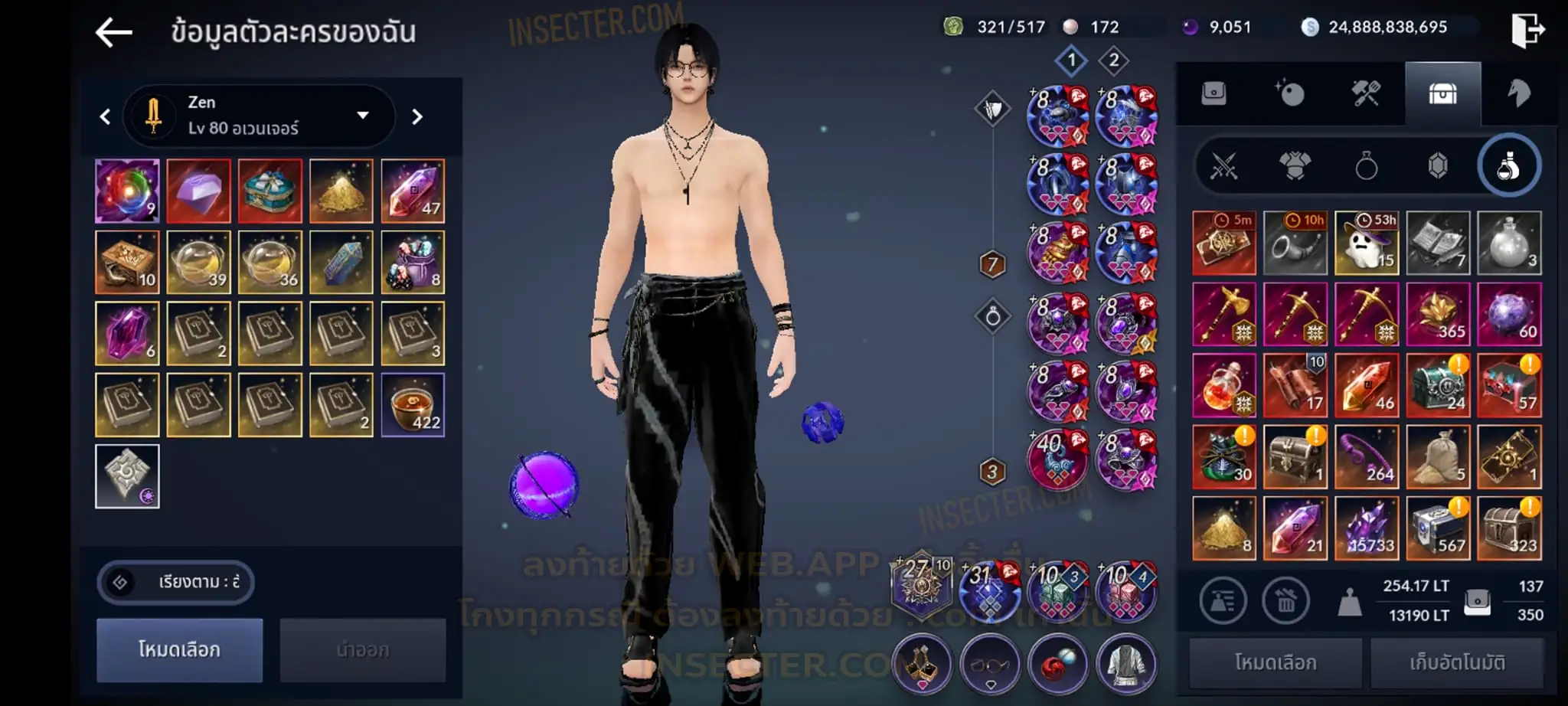Viewport: 1568px width, 706px height.
Task: Filter inventory by armor
Action: [x=1295, y=165]
